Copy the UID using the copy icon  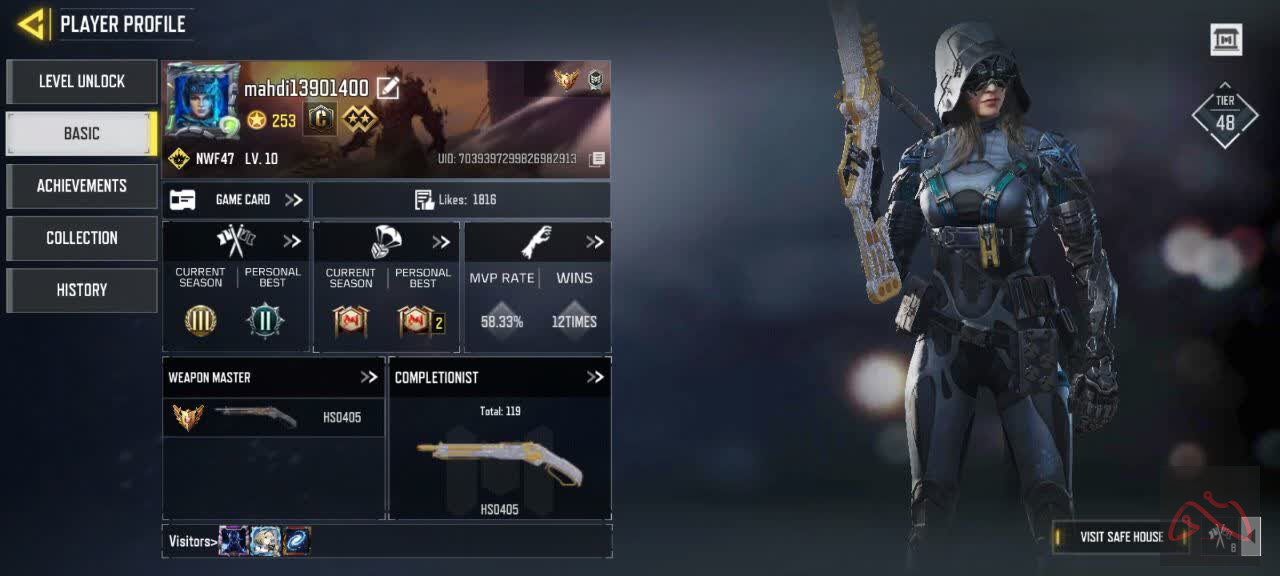point(597,159)
